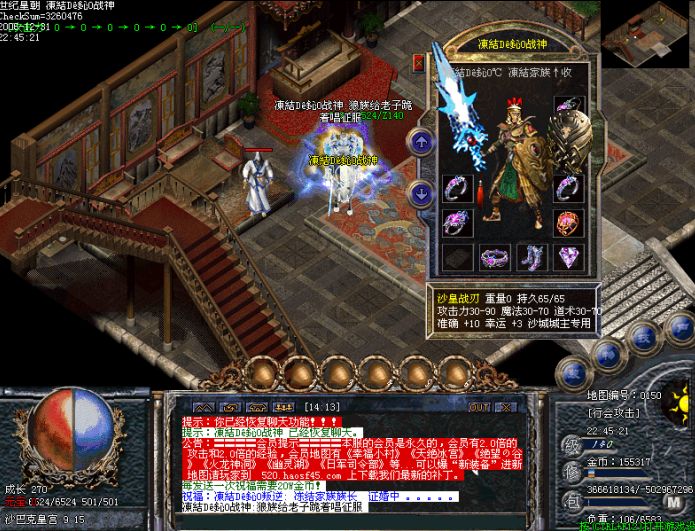695x531 pixels.
Task: Select the purple belt slot
Action: point(494,258)
